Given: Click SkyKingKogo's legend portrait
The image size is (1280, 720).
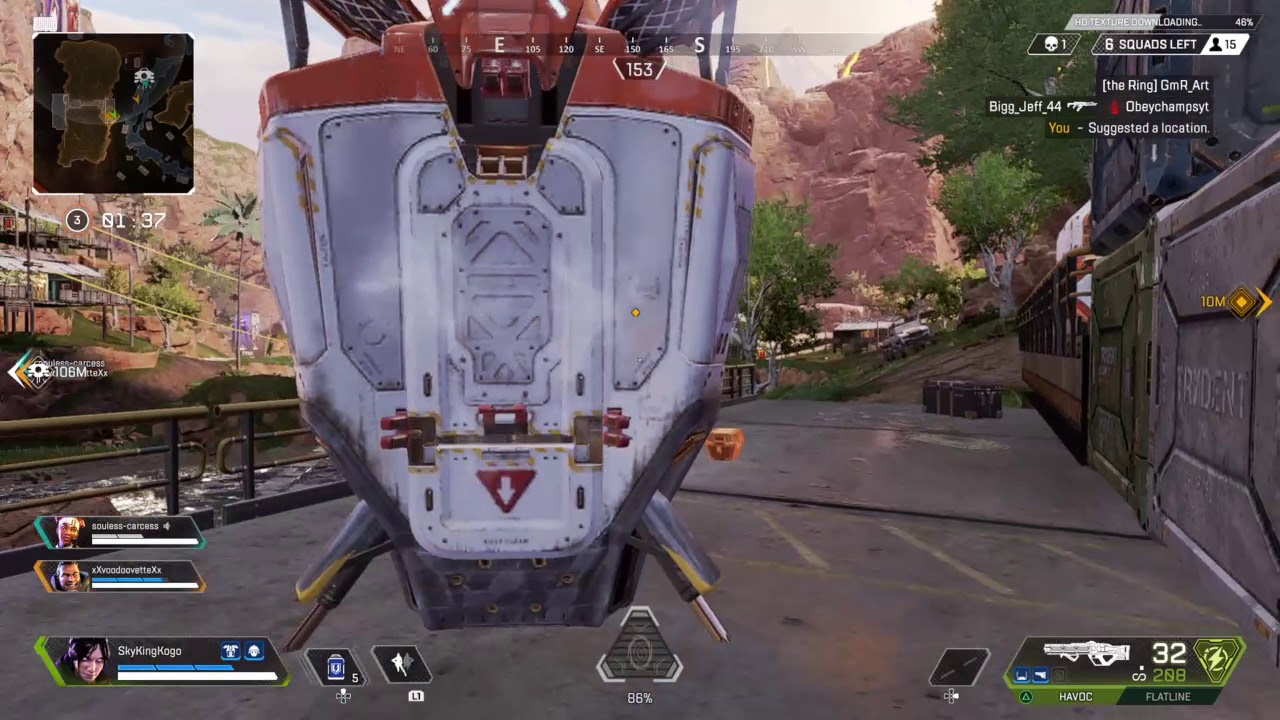Looking at the screenshot, I should coord(86,660).
